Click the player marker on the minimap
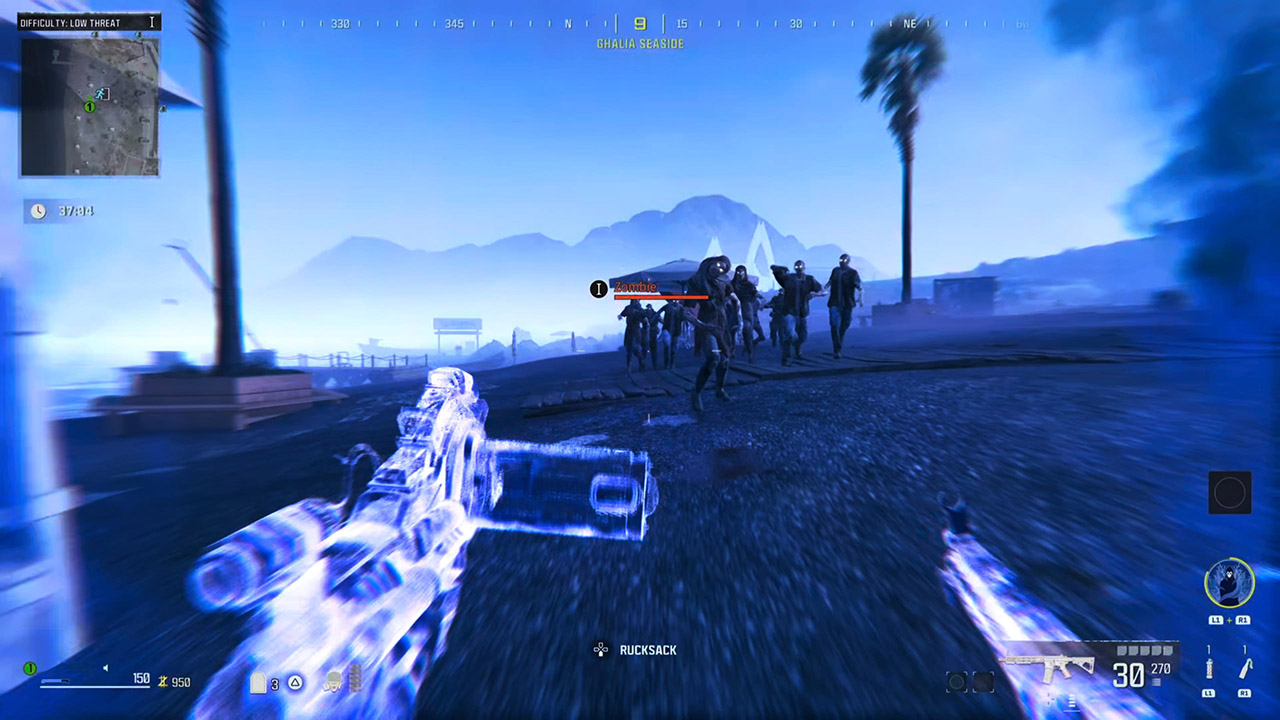1280x720 pixels. [x=99, y=95]
